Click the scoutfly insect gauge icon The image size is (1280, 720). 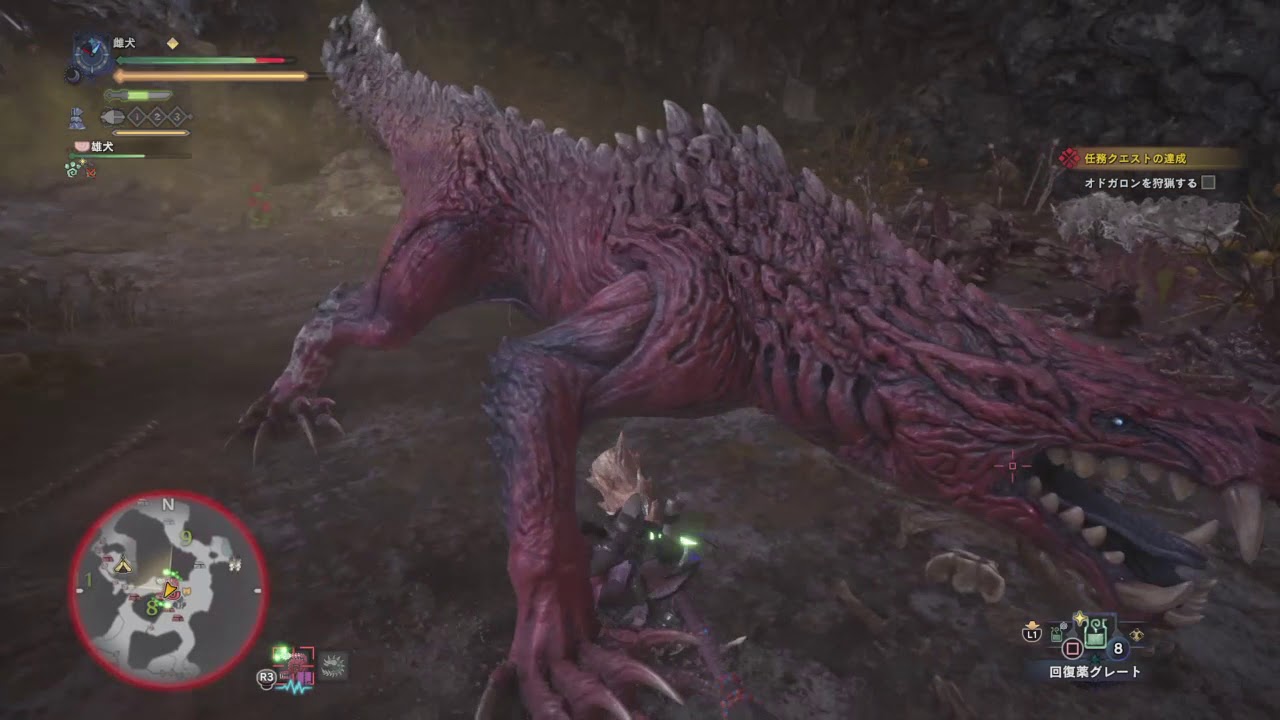click(x=112, y=115)
